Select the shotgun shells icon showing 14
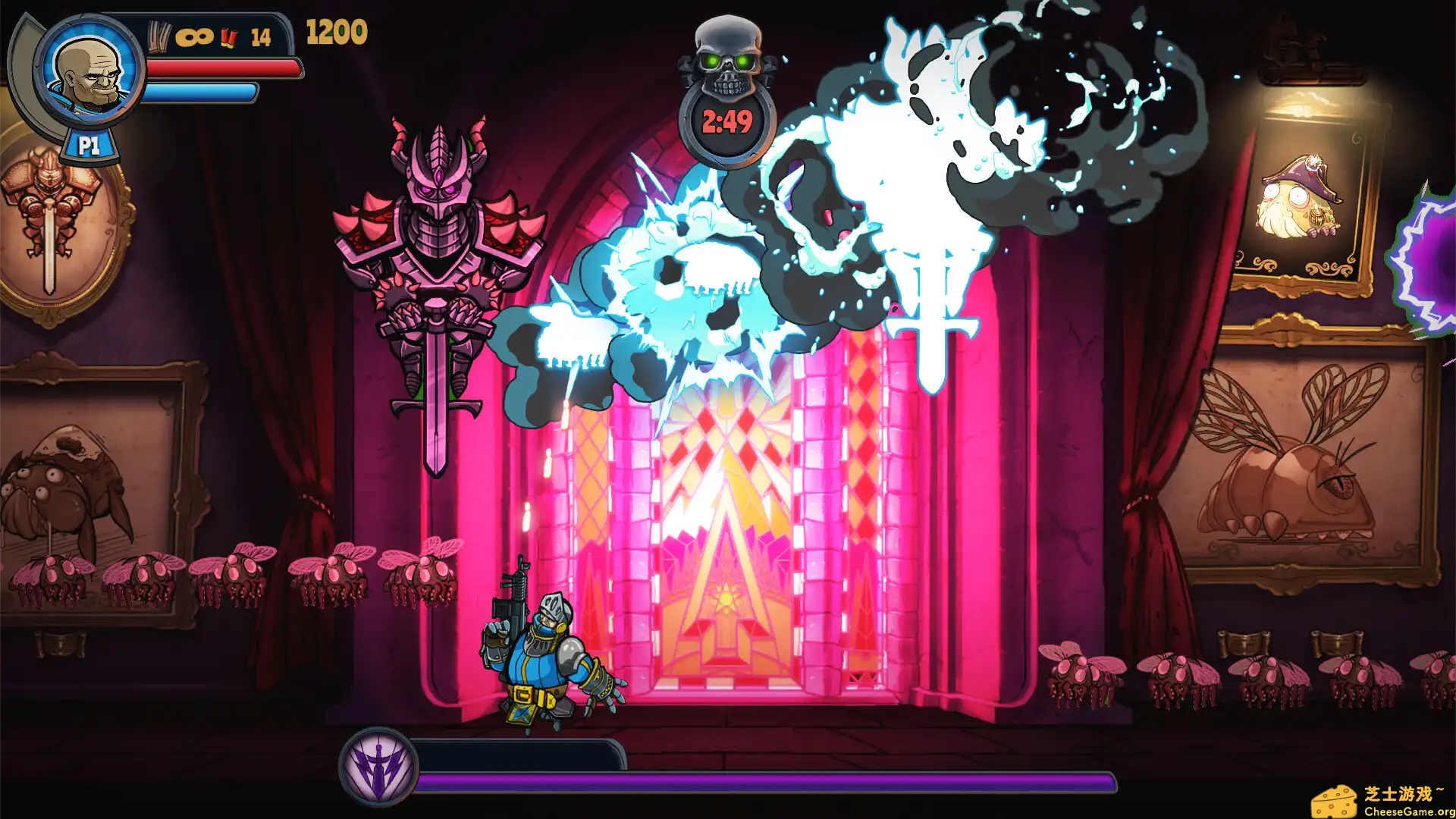Screen dimensions: 1456x819 [x=235, y=36]
